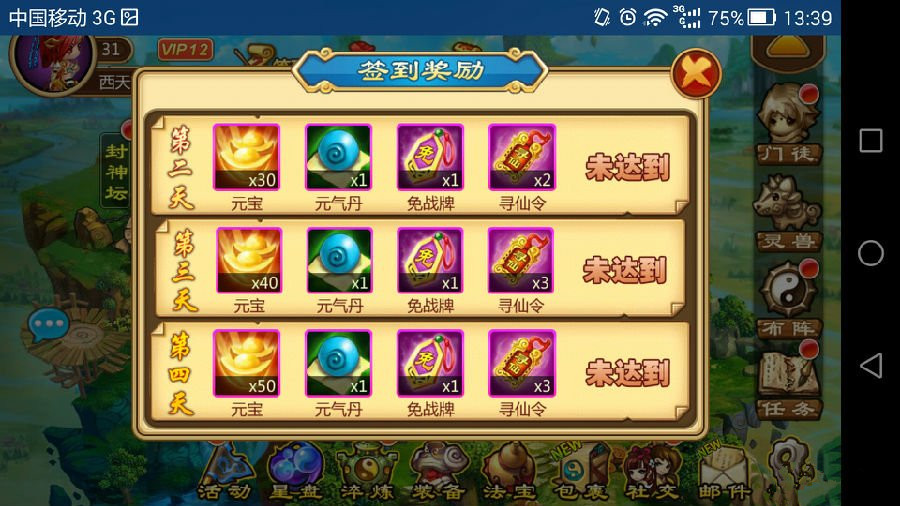Tap the day-three 免战牌 reward icon

[x=430, y=260]
